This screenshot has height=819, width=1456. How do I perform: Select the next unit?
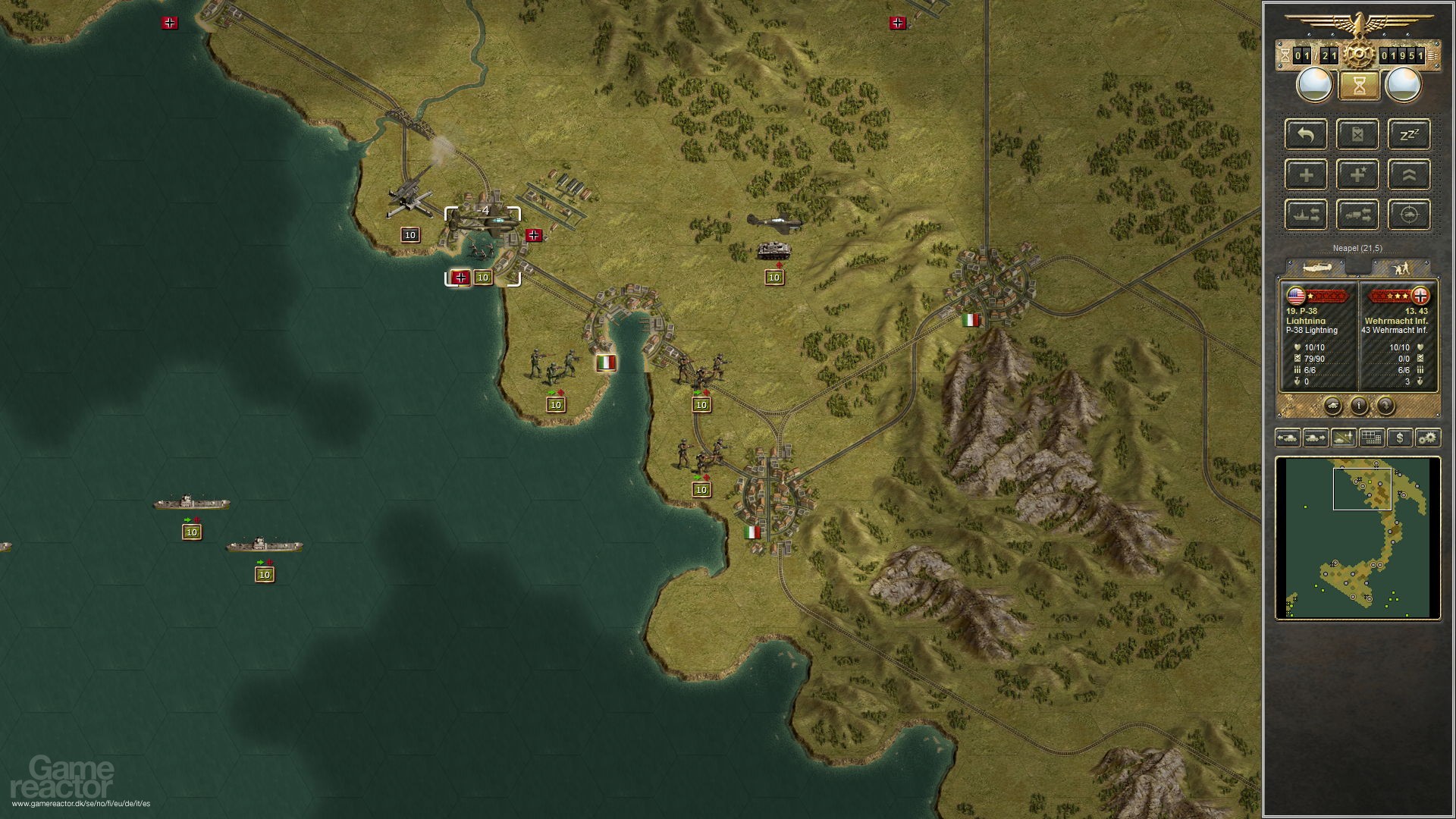[x=1314, y=438]
